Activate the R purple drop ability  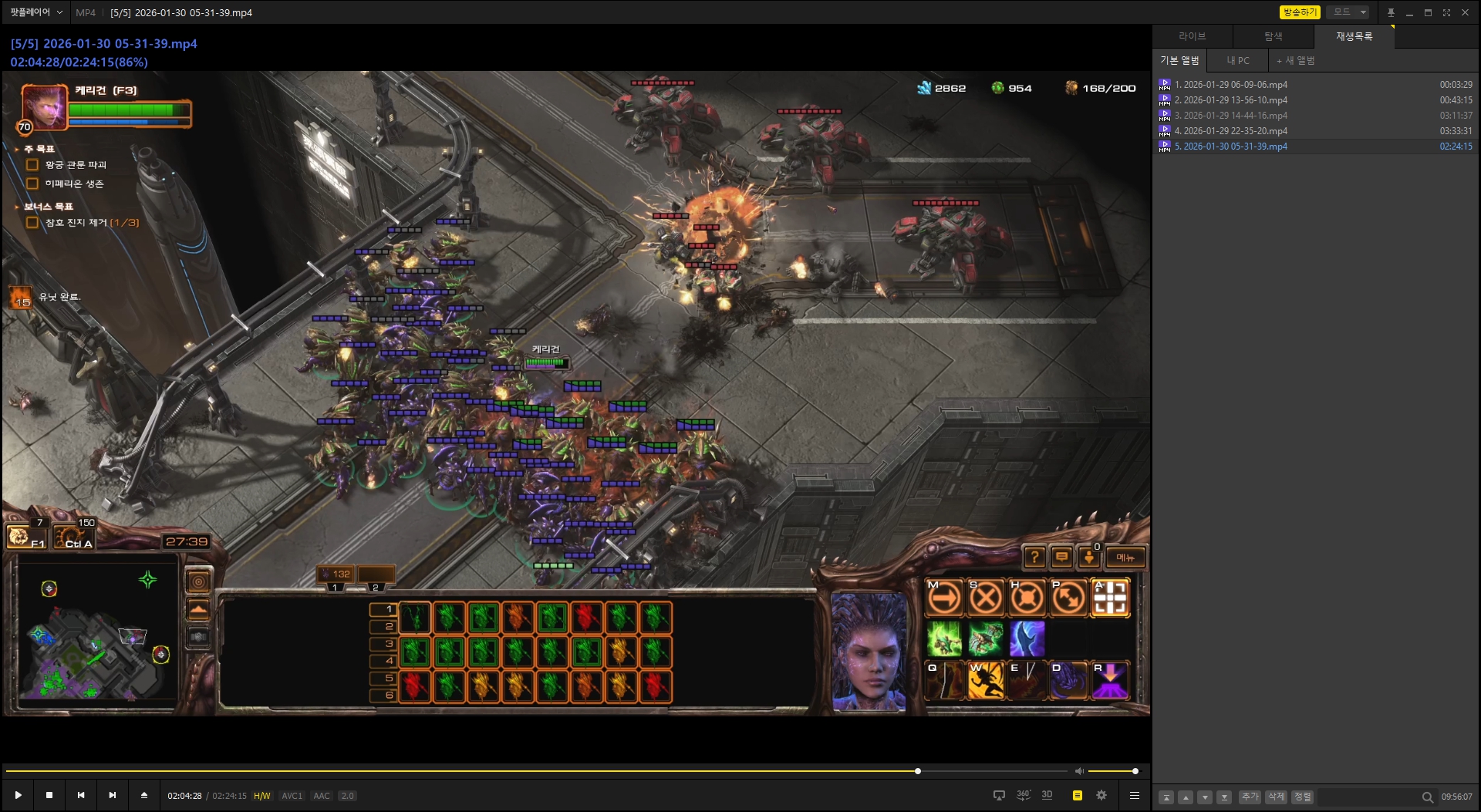[x=1110, y=681]
